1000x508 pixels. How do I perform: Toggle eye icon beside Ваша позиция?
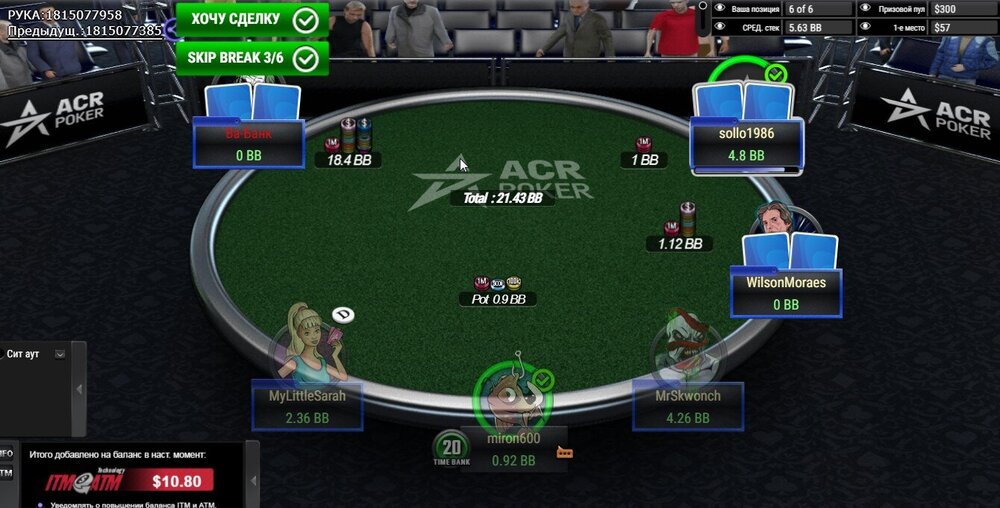click(720, 8)
